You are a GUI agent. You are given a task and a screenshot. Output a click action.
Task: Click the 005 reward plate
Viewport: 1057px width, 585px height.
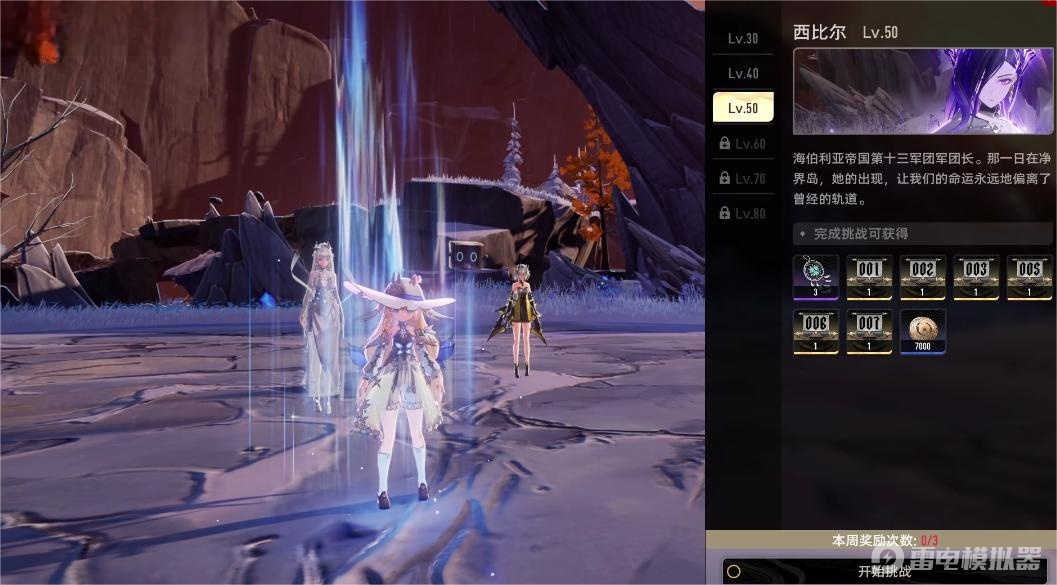point(1029,277)
